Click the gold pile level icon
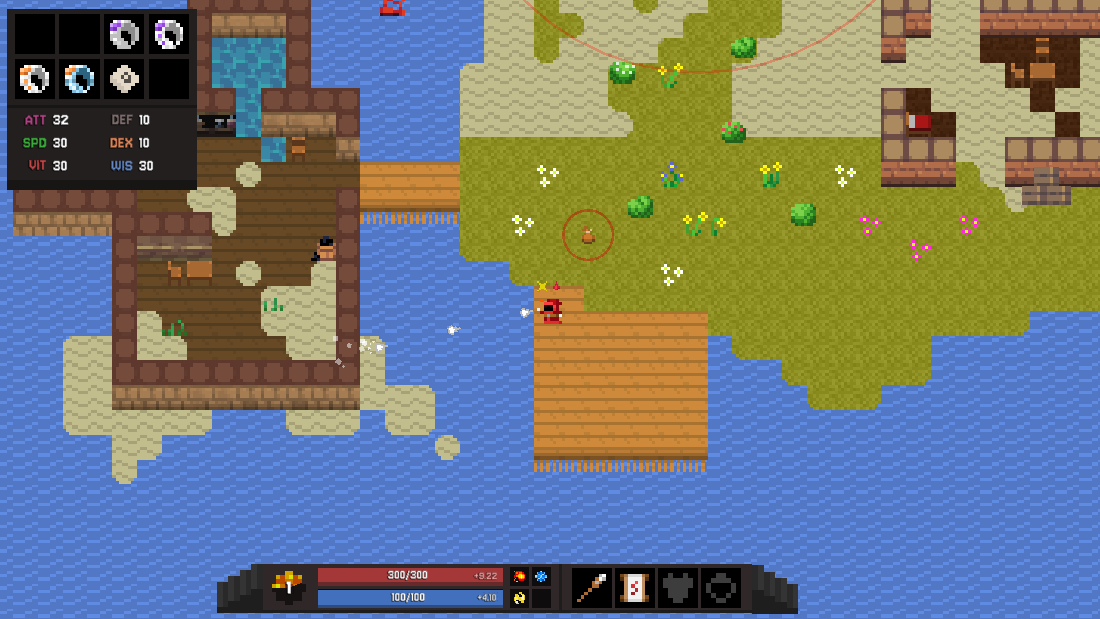 (289, 588)
